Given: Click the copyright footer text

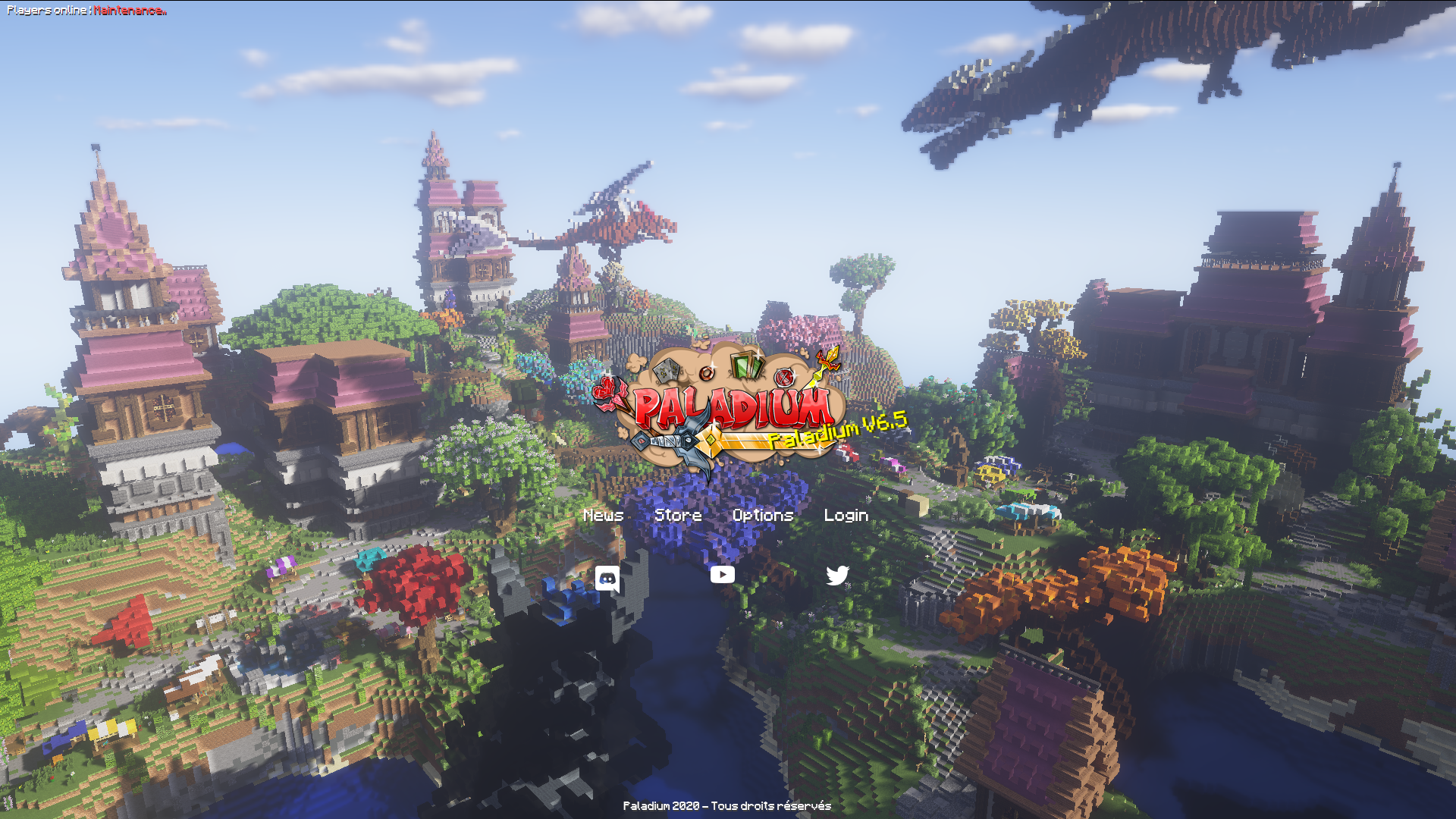Looking at the screenshot, I should pyautogui.click(x=727, y=806).
